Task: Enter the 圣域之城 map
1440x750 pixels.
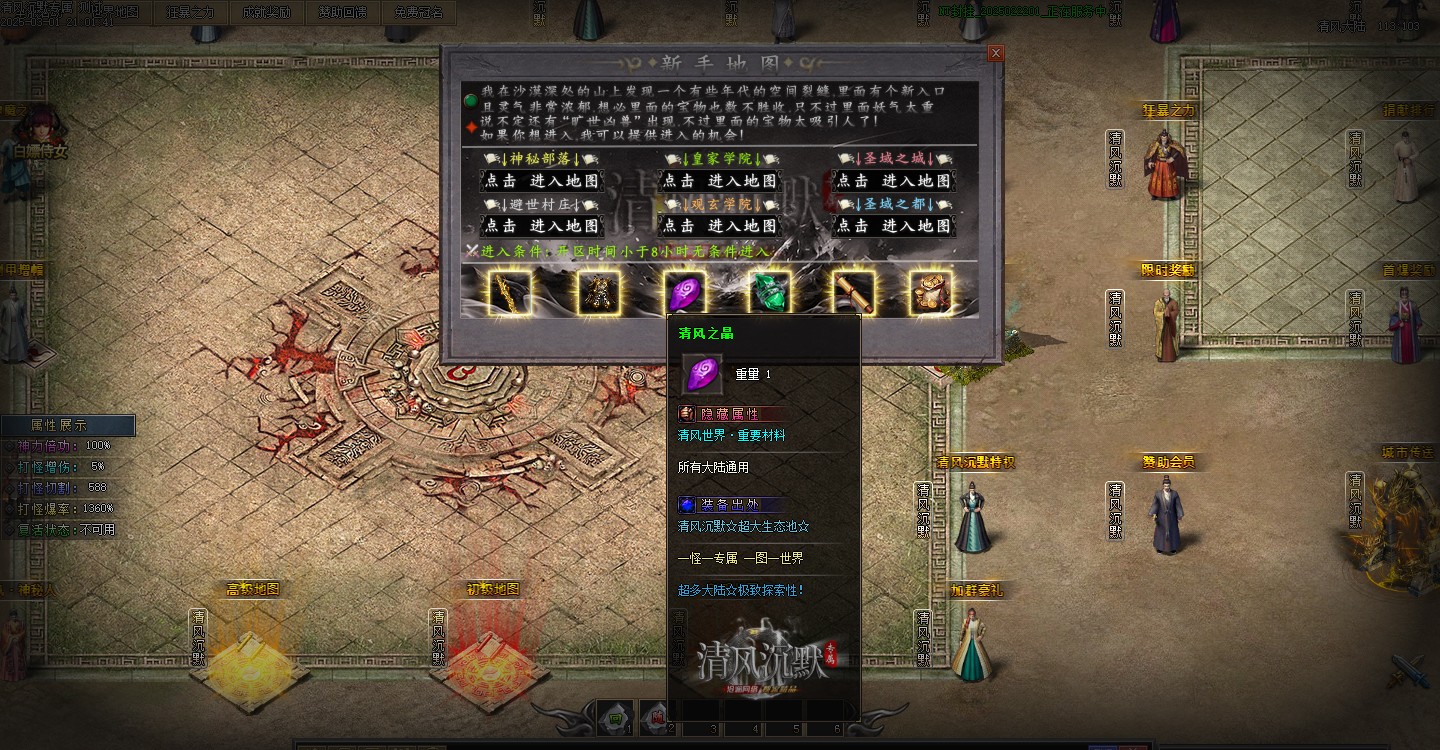Action: pyautogui.click(x=893, y=181)
